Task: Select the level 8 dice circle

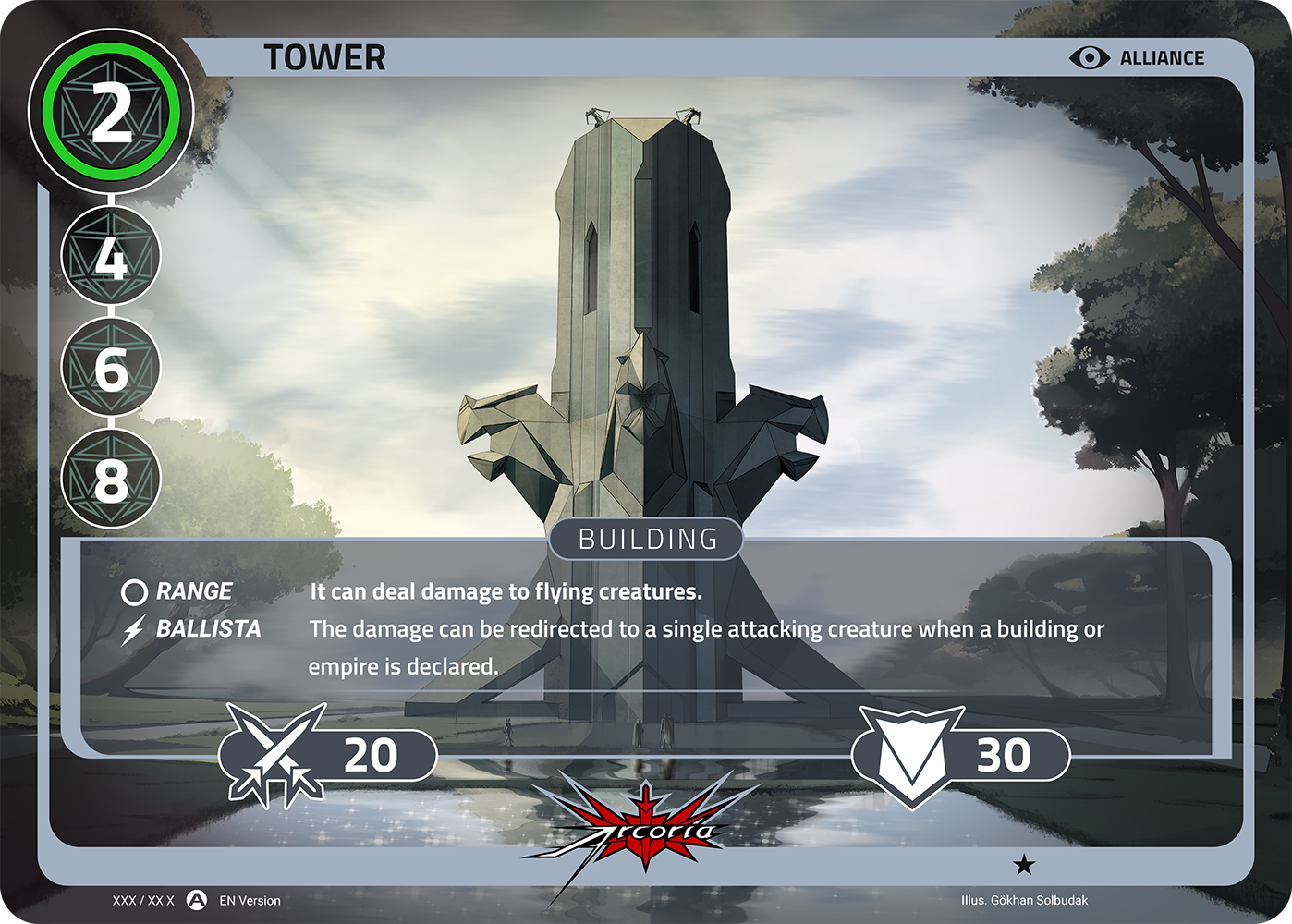Action: tap(111, 479)
